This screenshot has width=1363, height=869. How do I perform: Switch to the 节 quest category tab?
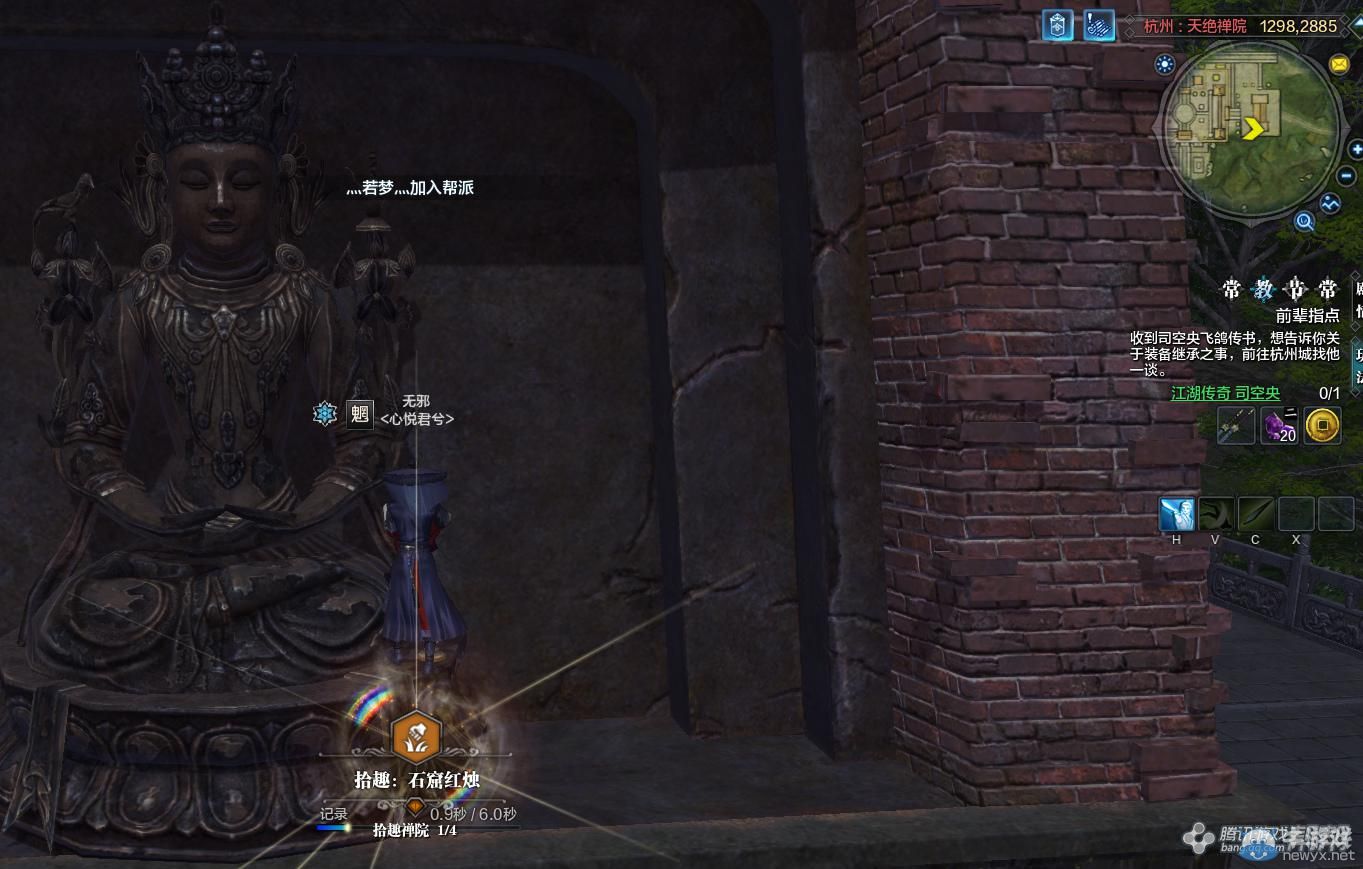pos(1295,290)
